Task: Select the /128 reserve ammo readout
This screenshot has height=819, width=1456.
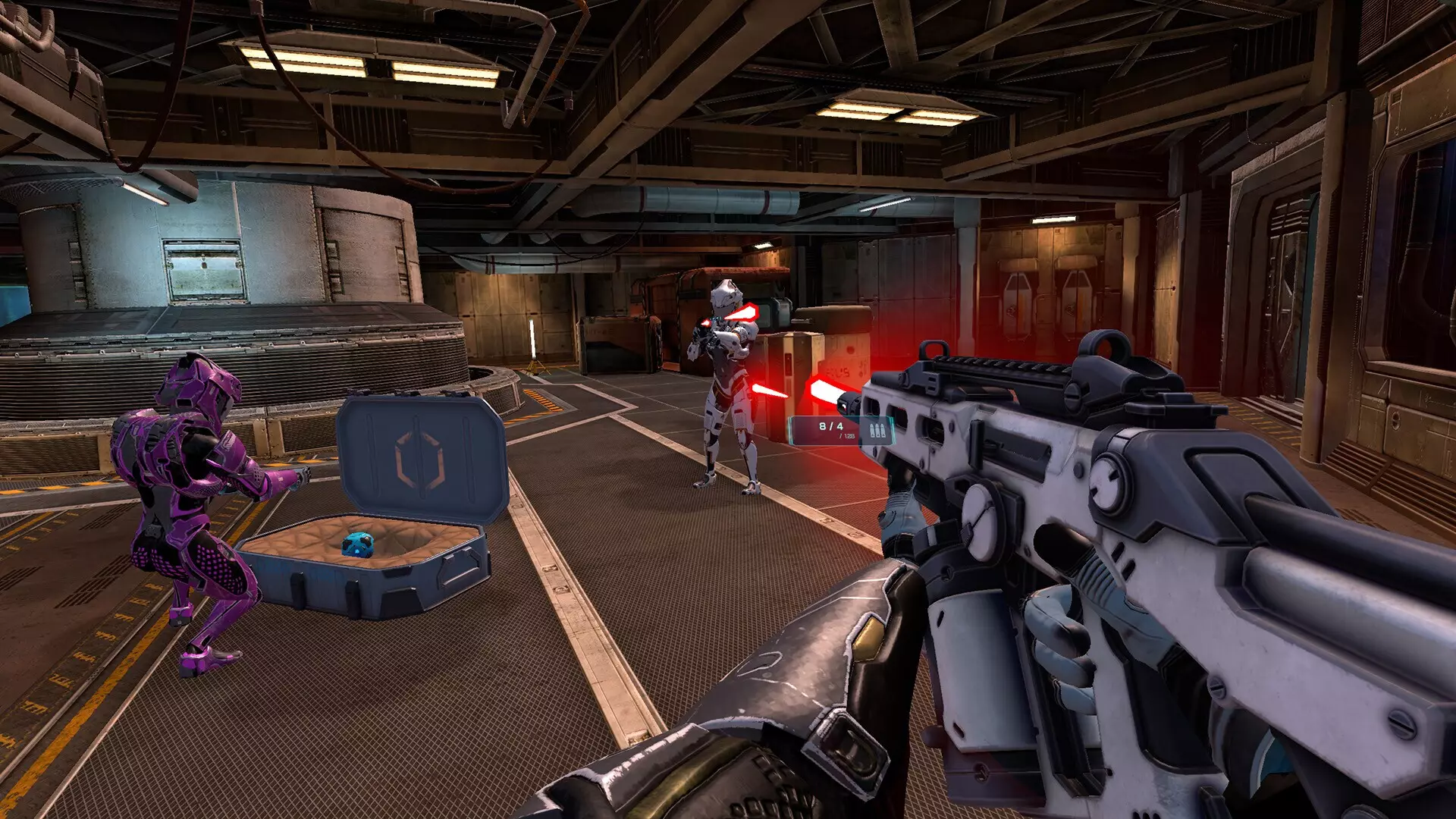Action: (847, 438)
